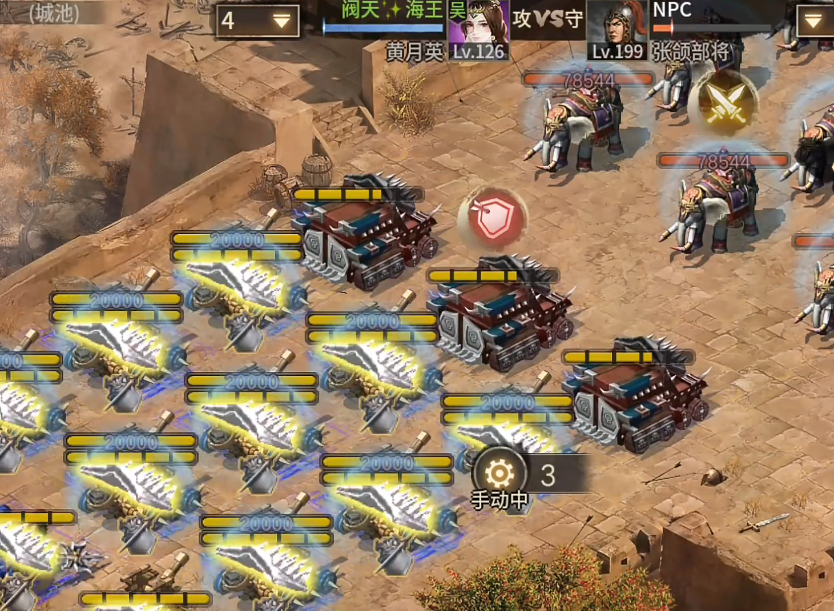Screen dimensions: 834x611
Task: Select defender 张颌部将 portrait
Action: [616, 30]
